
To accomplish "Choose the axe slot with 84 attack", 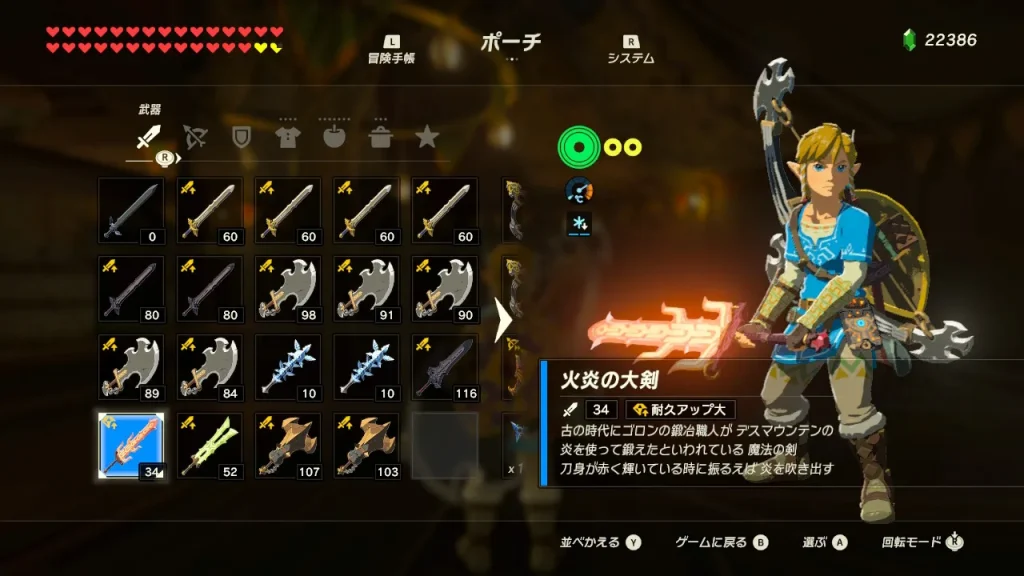I will click(x=209, y=367).
